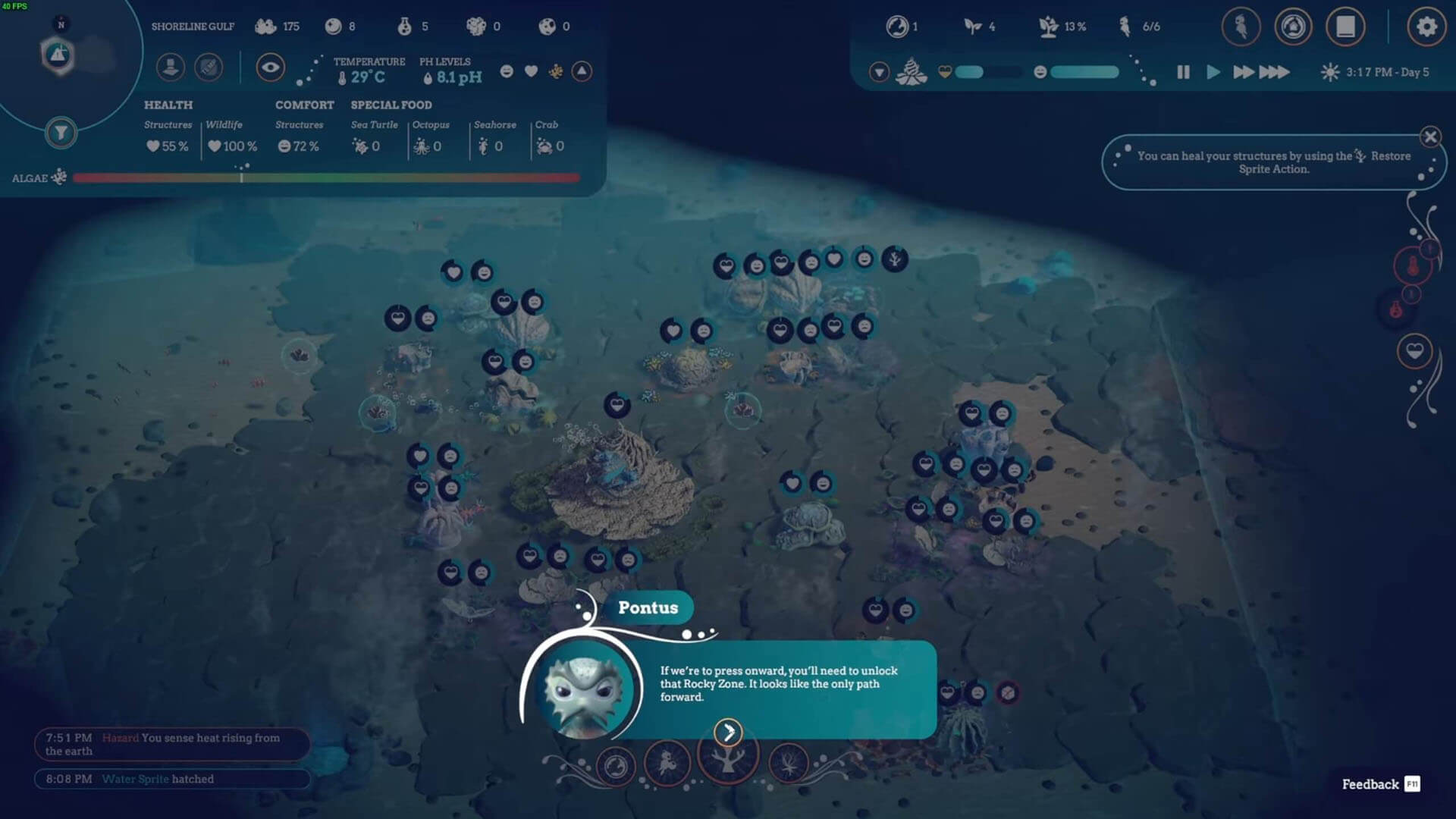Screen dimensions: 1456x819
Task: Click the Shoreline Gulf sailboat minimap marker
Action: tap(58, 55)
